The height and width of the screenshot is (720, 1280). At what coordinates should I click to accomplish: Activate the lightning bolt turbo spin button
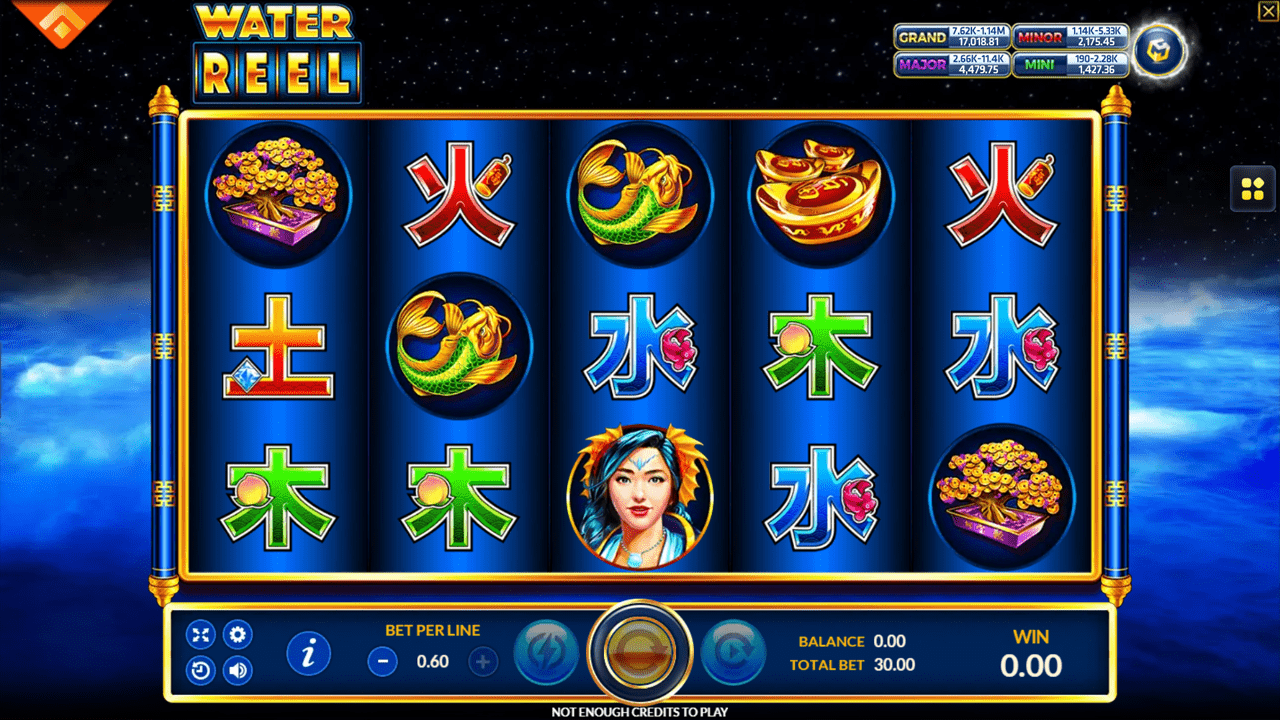point(546,653)
